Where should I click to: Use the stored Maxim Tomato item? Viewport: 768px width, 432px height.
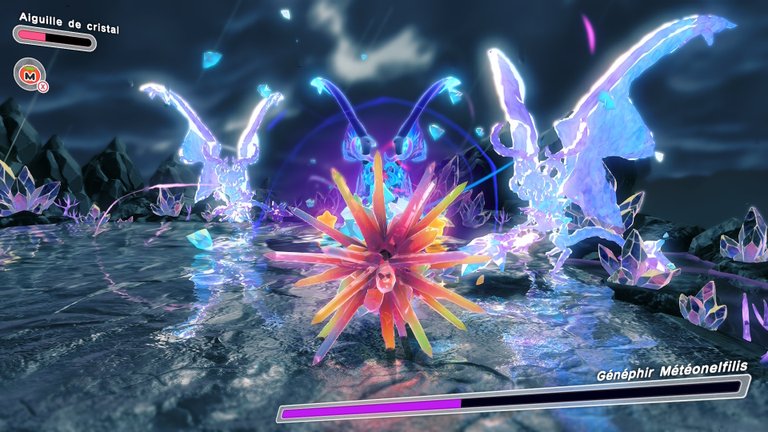point(28,73)
